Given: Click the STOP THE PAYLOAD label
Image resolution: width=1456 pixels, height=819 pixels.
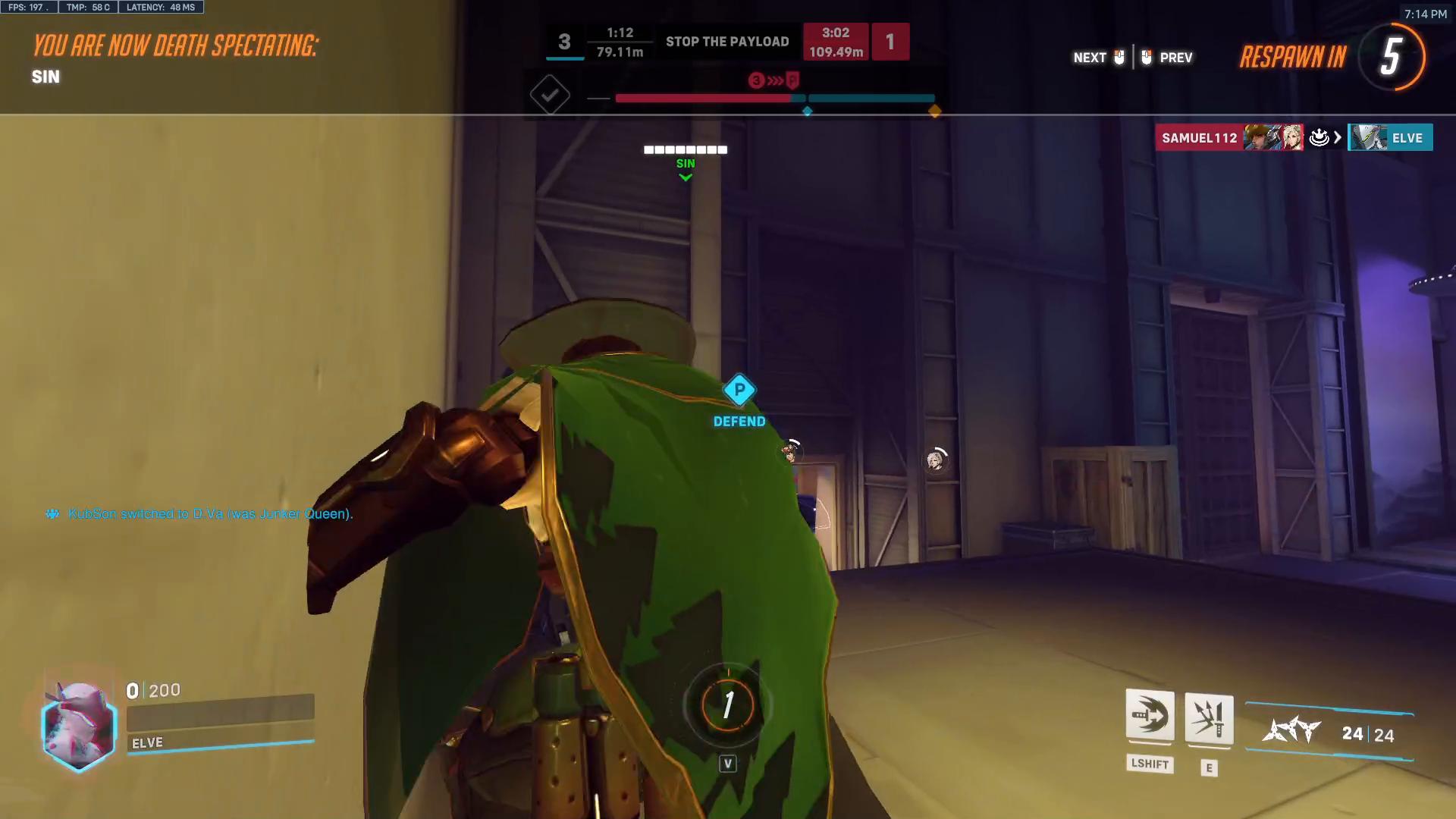Looking at the screenshot, I should click(727, 42).
